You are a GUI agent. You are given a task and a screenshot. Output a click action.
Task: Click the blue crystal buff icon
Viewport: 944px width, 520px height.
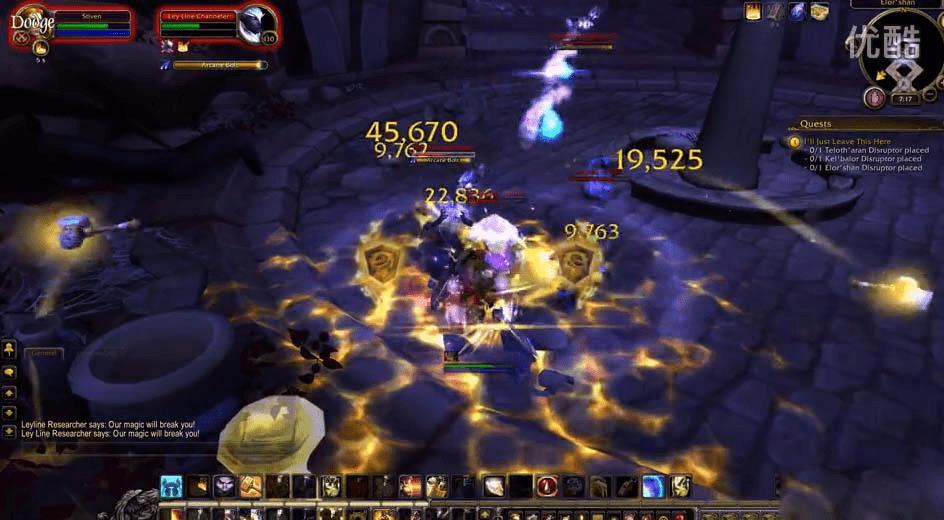coord(797,11)
